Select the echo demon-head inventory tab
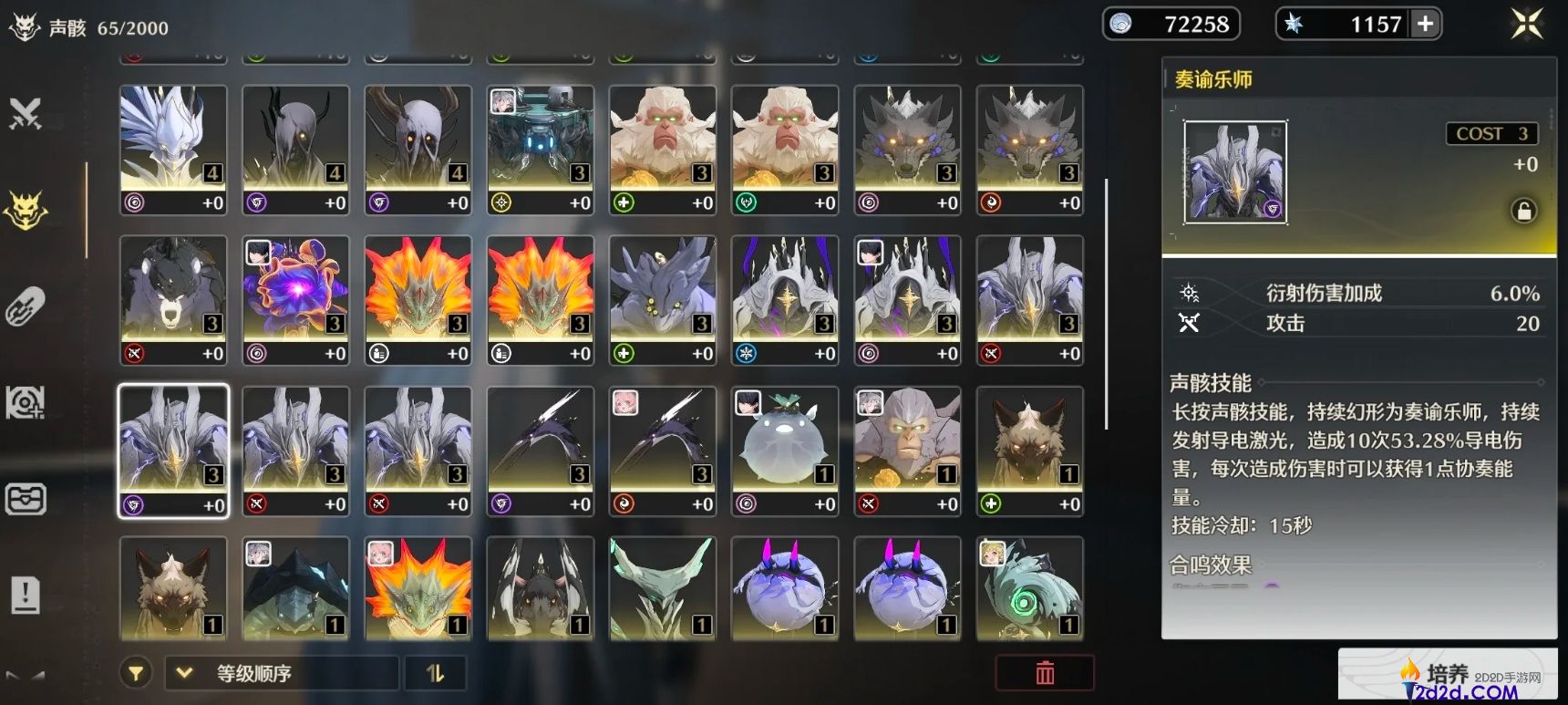 (26, 210)
